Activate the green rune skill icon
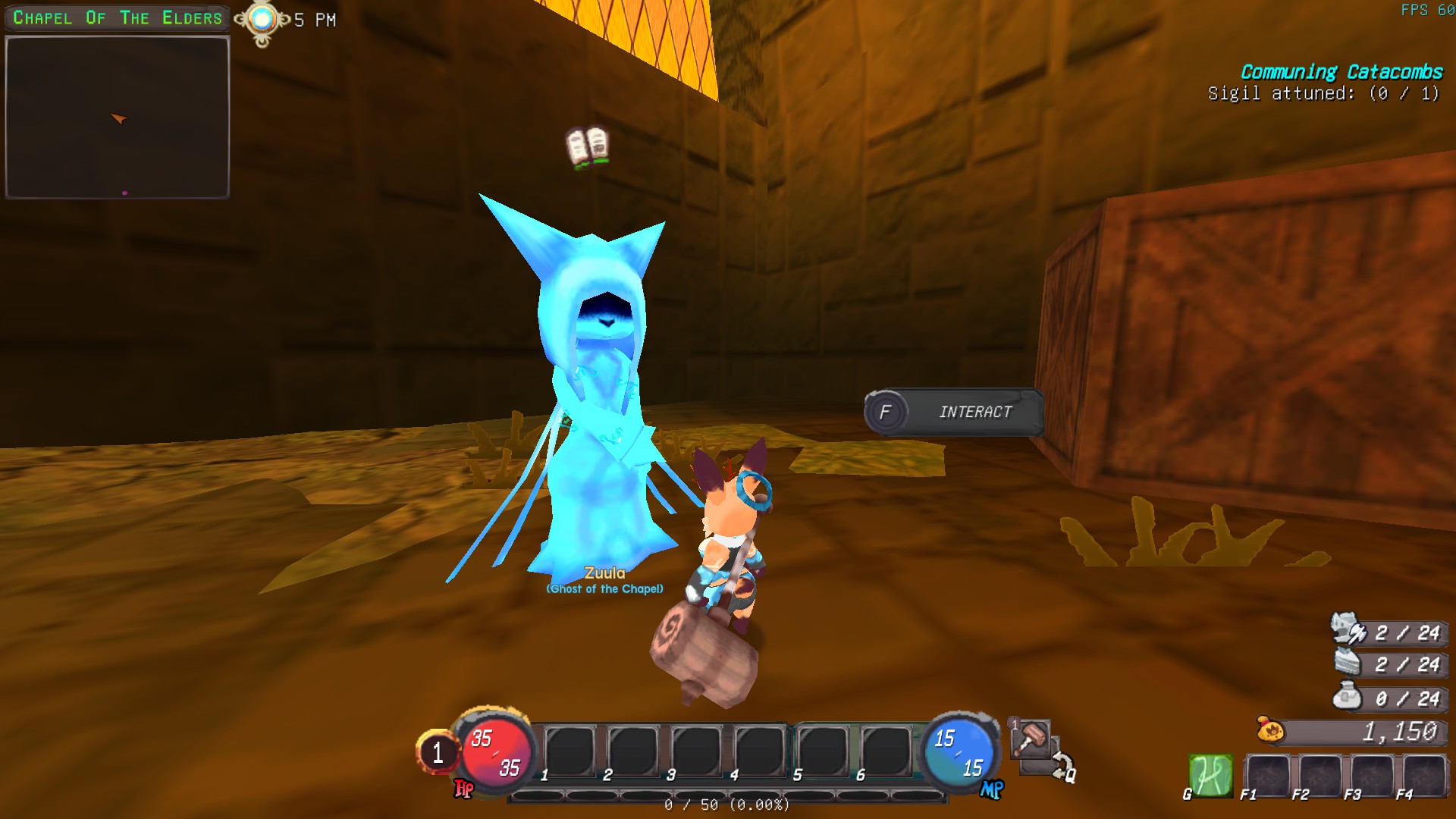Image resolution: width=1456 pixels, height=819 pixels. [1210, 775]
